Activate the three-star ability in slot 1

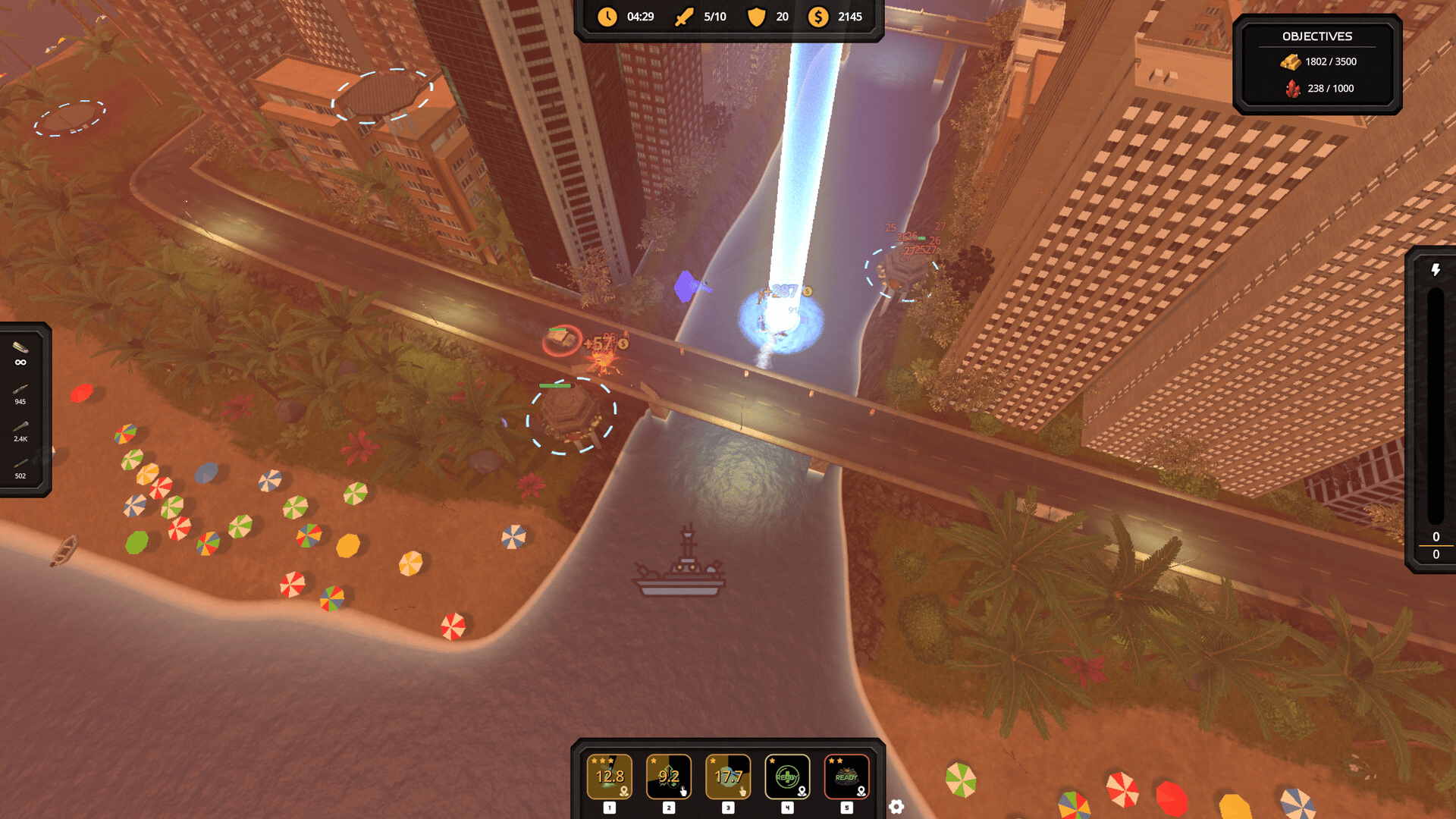609,777
